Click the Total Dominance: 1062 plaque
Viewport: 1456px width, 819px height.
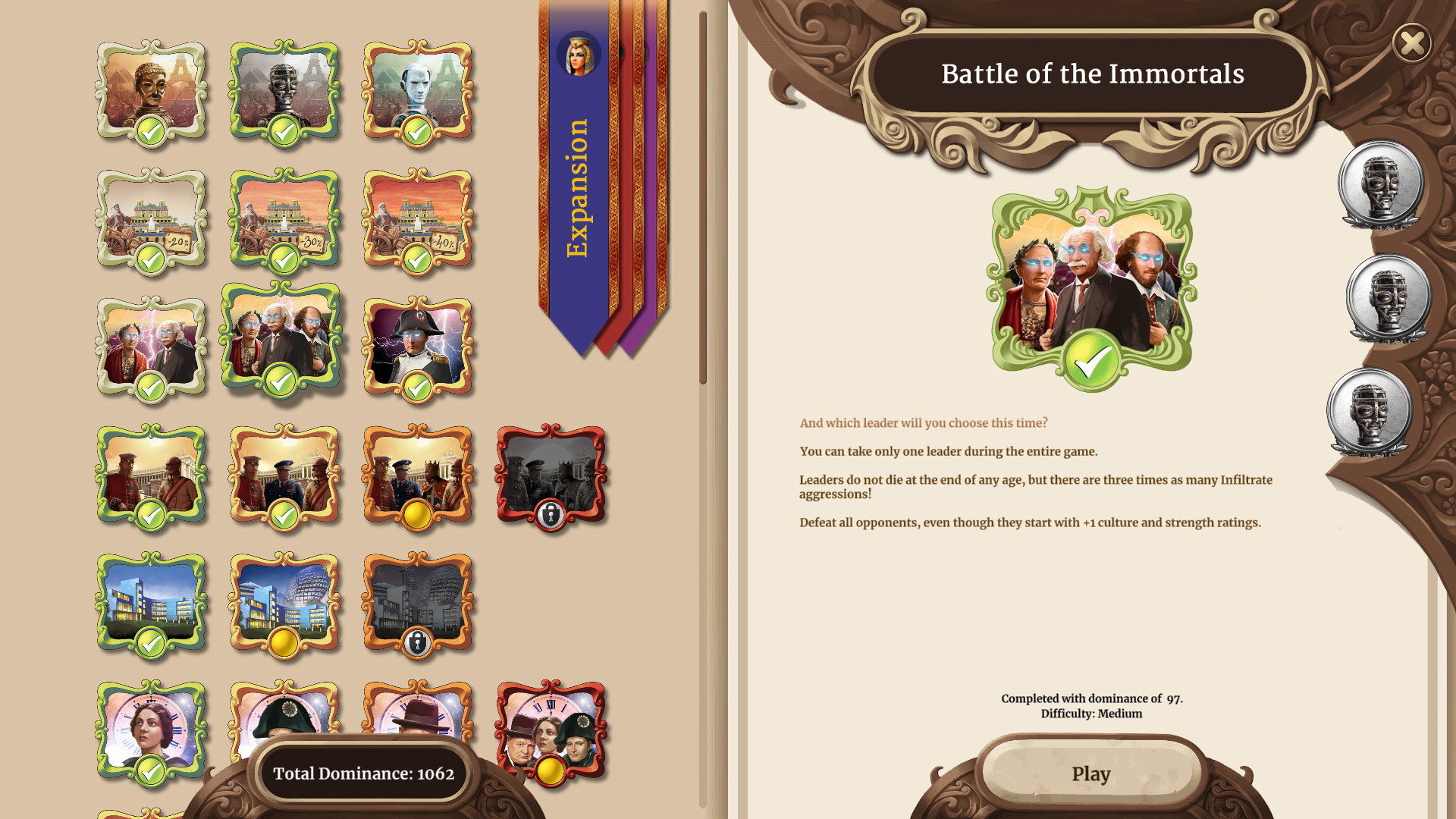click(x=364, y=773)
